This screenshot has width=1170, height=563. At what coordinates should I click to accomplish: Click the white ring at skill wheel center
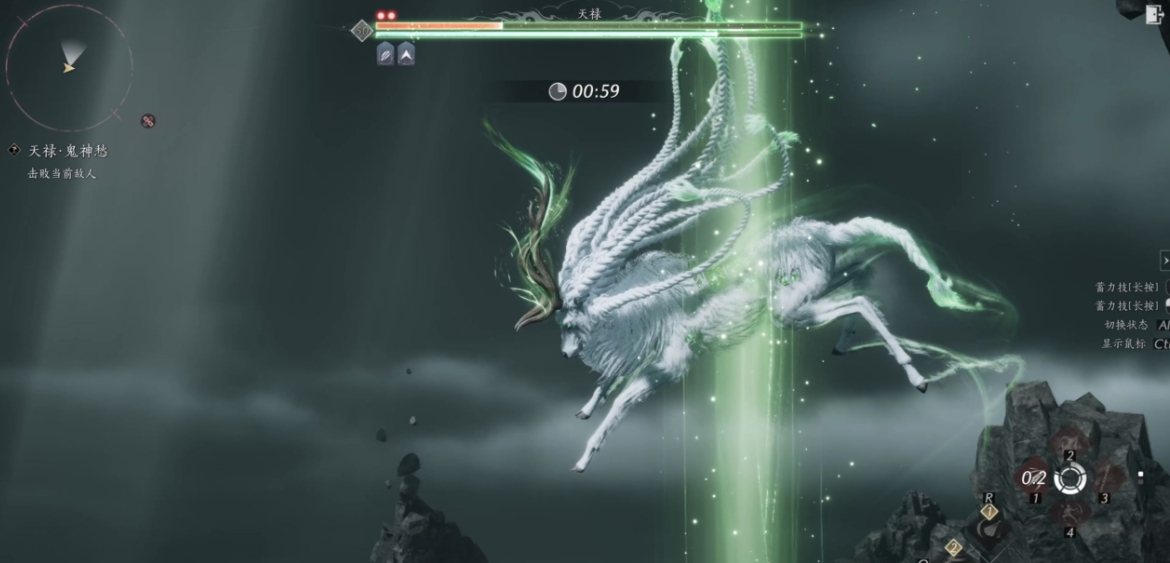(1069, 478)
